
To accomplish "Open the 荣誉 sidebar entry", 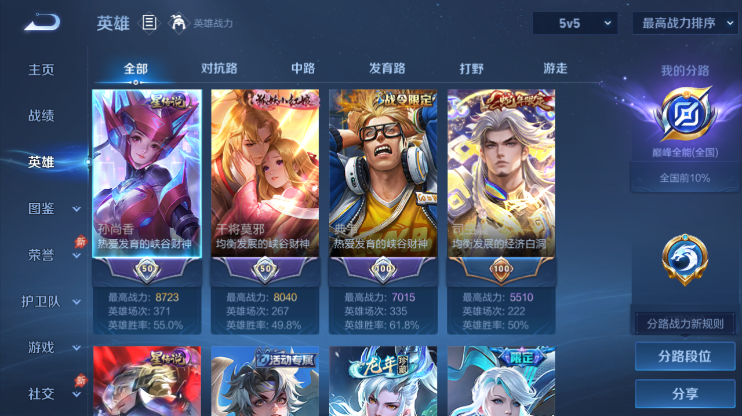I will pos(41,254).
